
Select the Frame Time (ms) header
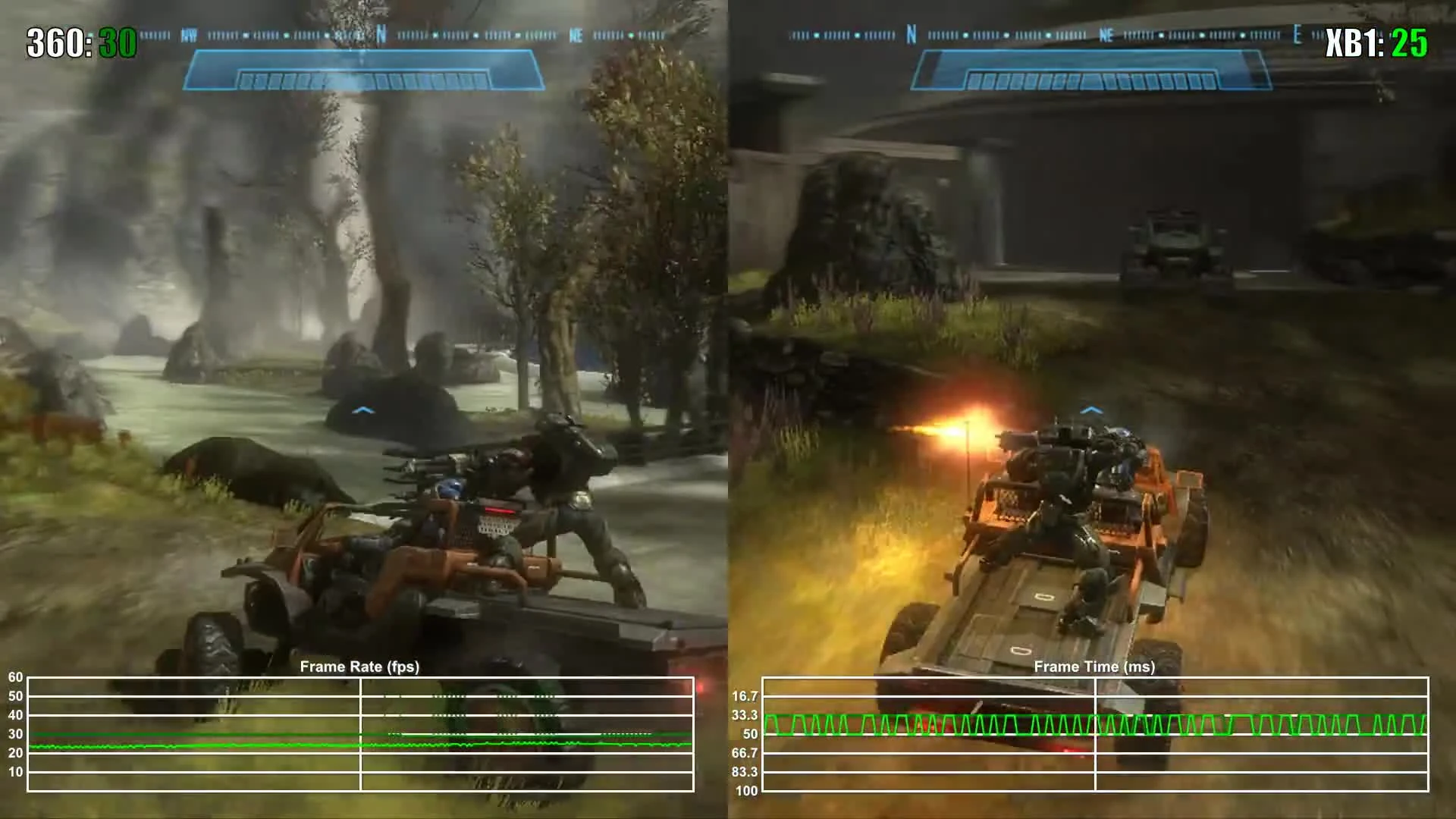tap(1096, 667)
